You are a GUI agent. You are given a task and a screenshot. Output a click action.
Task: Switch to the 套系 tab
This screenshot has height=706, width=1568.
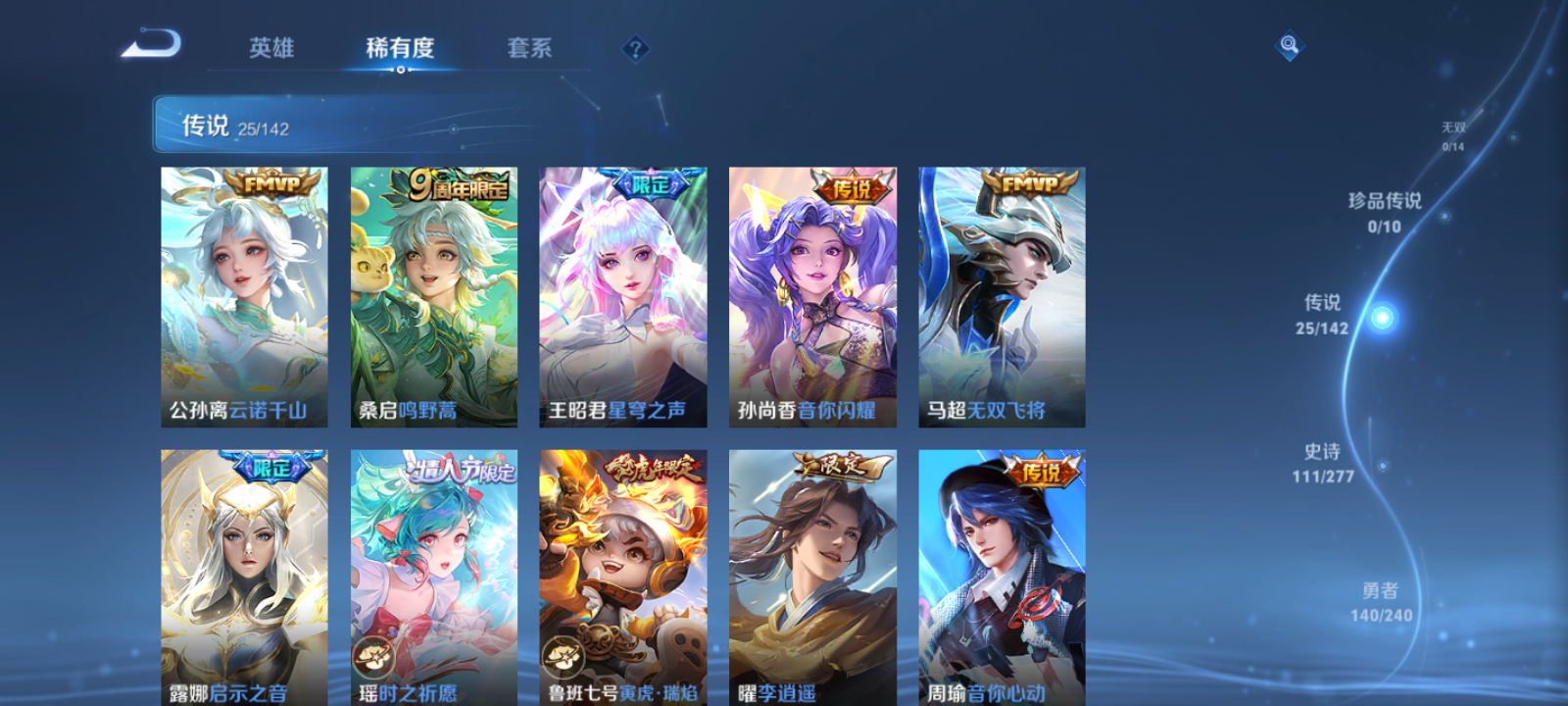tap(530, 47)
